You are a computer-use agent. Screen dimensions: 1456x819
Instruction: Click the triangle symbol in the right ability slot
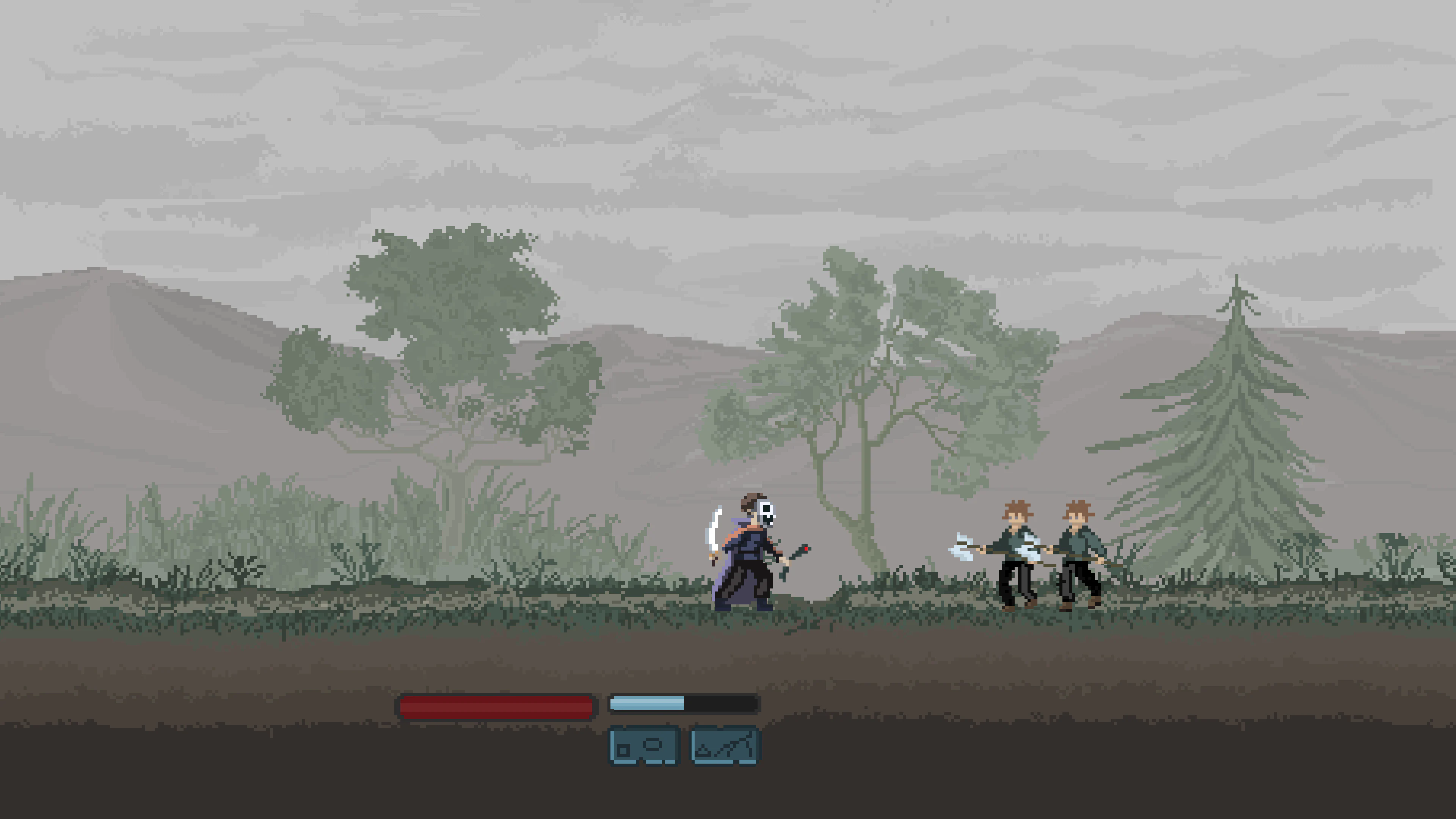click(703, 750)
